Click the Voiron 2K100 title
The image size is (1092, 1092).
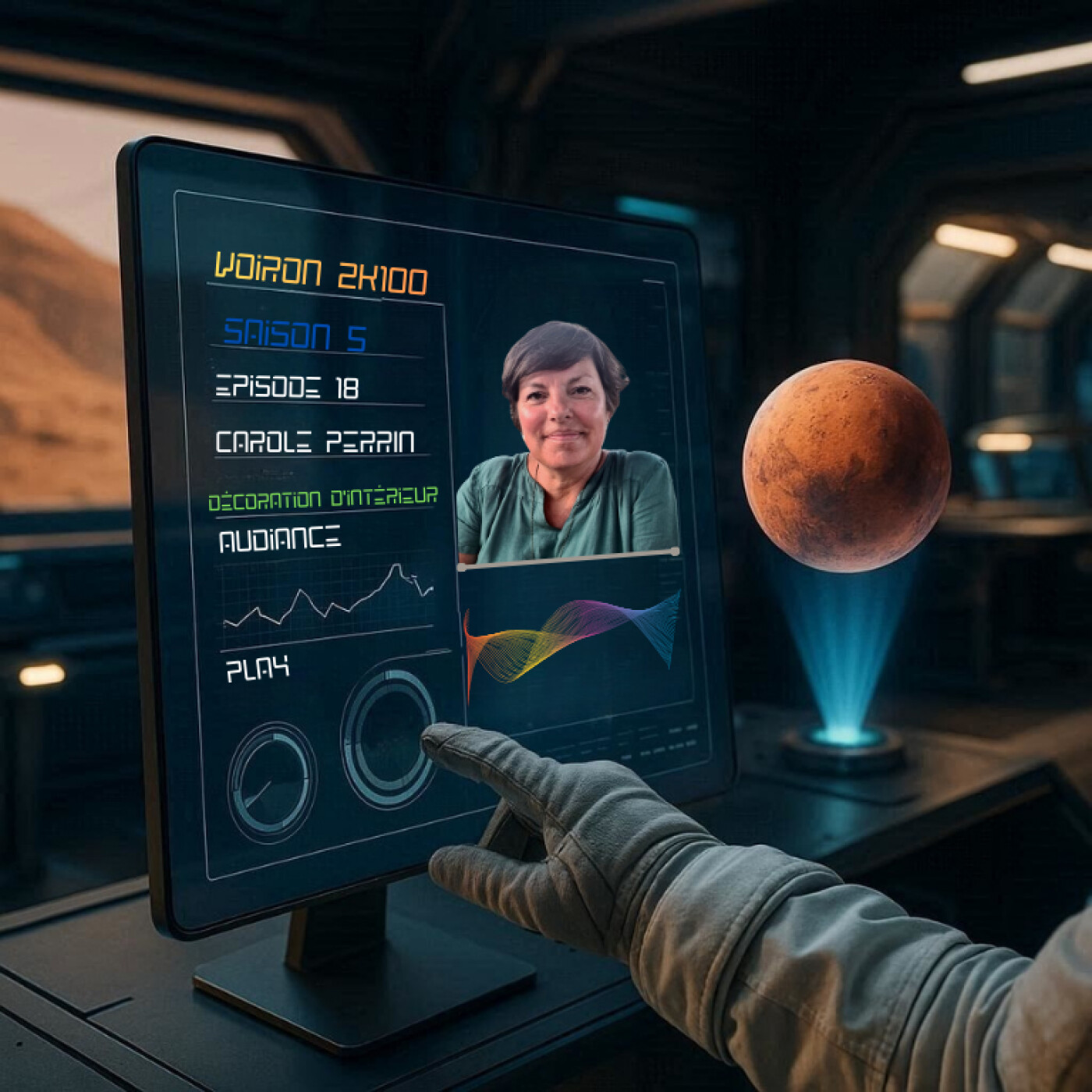(x=321, y=274)
